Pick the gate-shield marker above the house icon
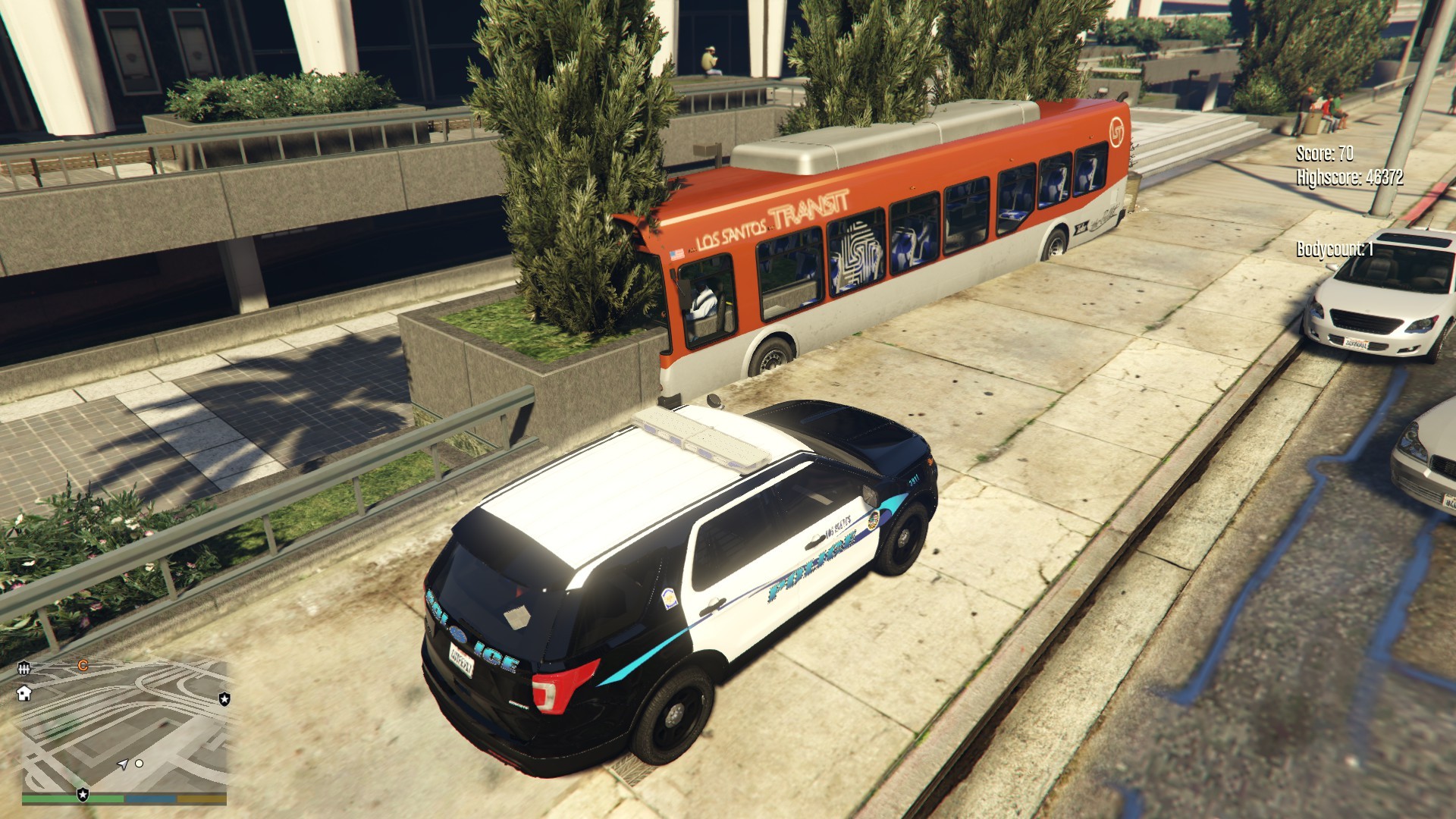The image size is (1456, 819). (24, 669)
